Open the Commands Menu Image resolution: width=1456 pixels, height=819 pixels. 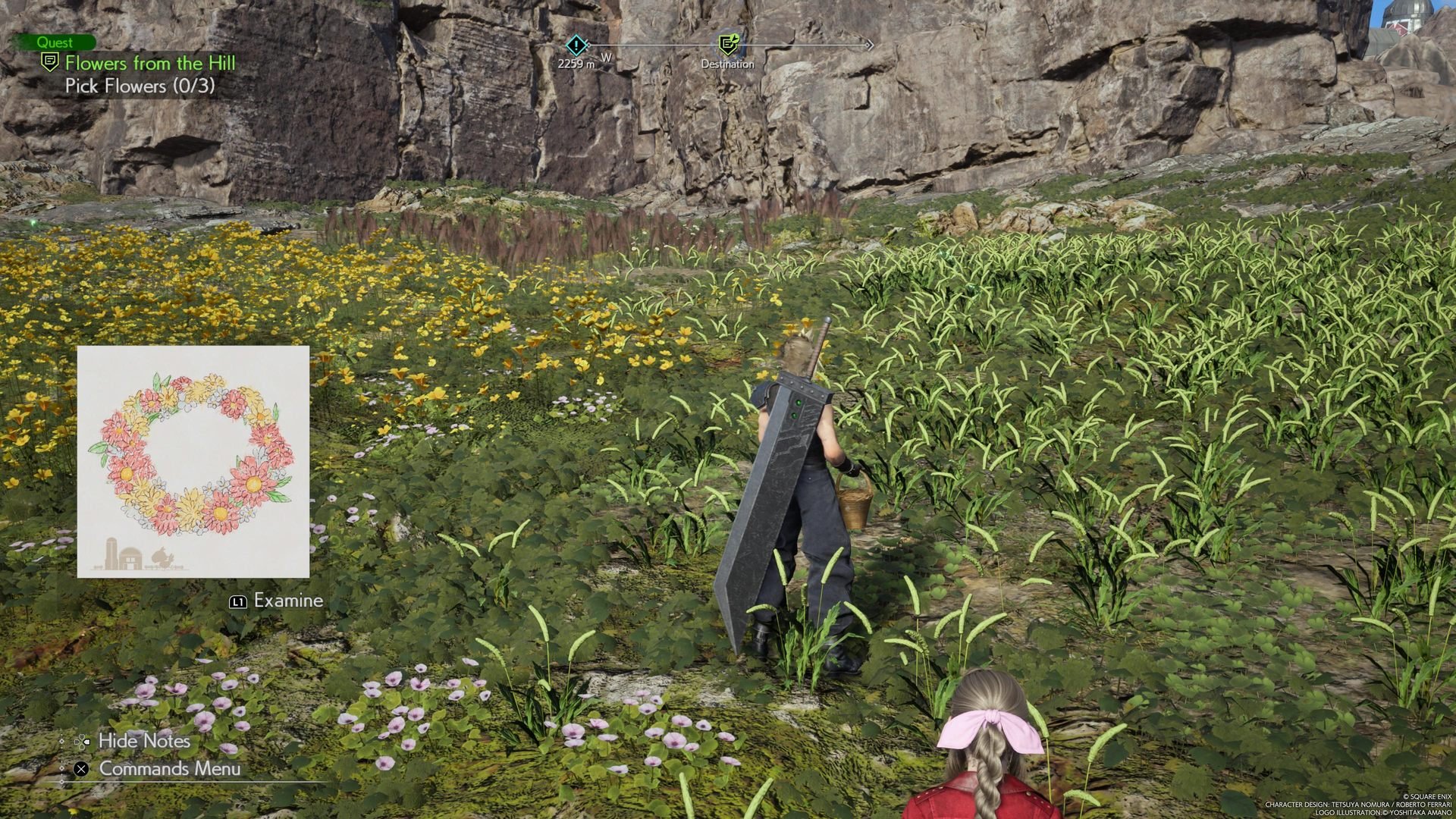point(164,770)
